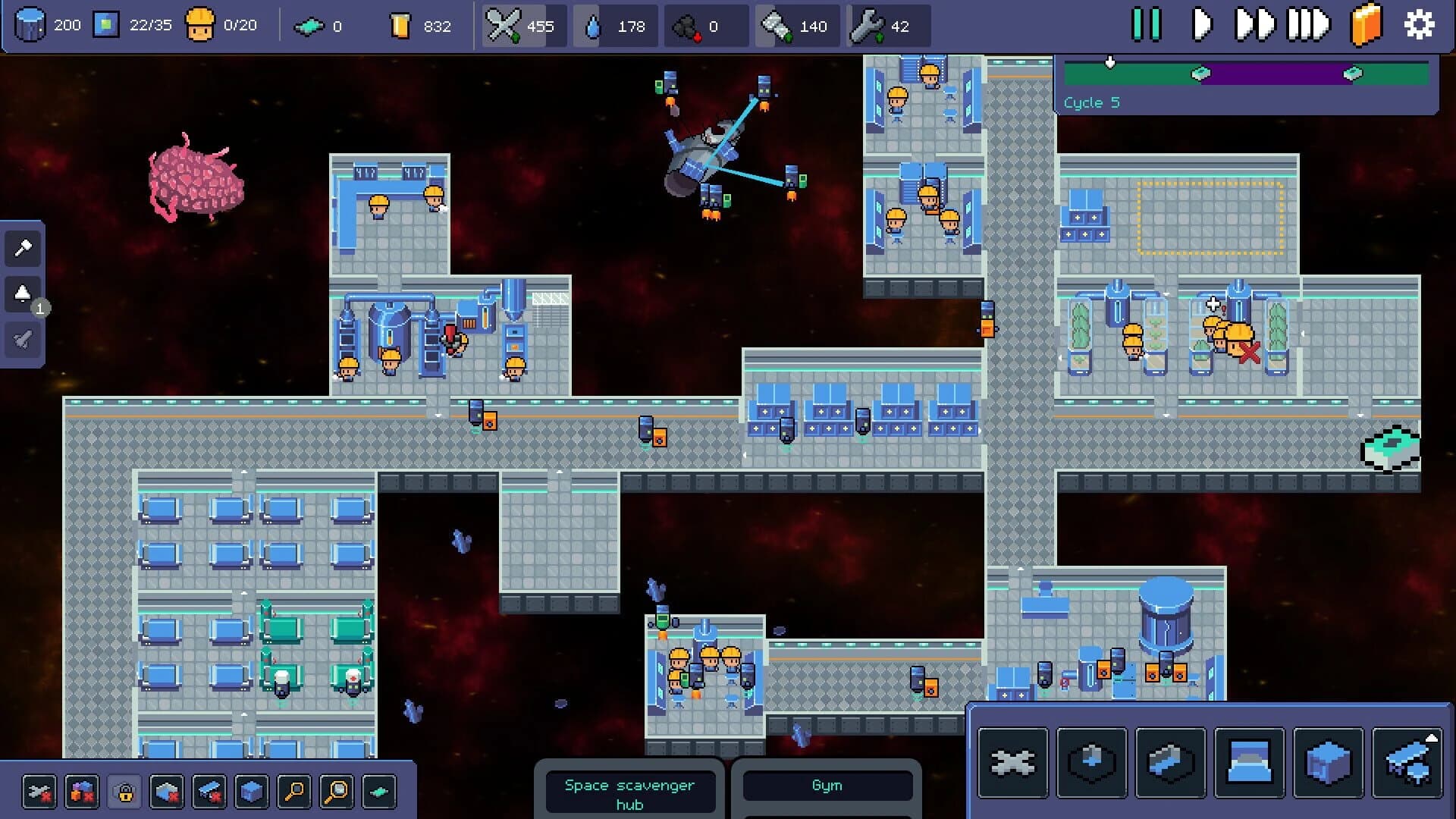This screenshot has height=819, width=1456.
Task: Pause the game with pause button
Action: tap(1147, 25)
